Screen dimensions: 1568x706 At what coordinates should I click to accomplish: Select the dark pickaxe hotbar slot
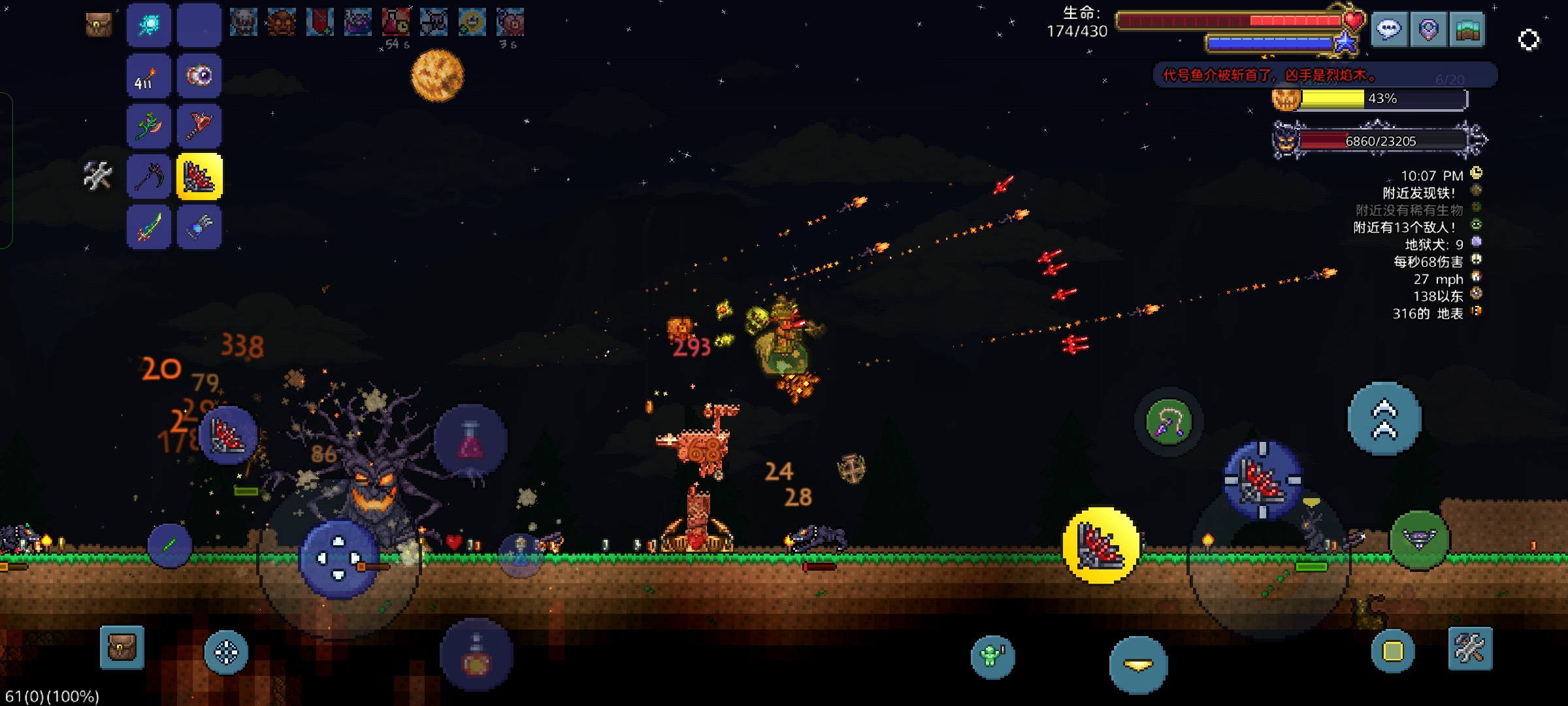coord(149,176)
